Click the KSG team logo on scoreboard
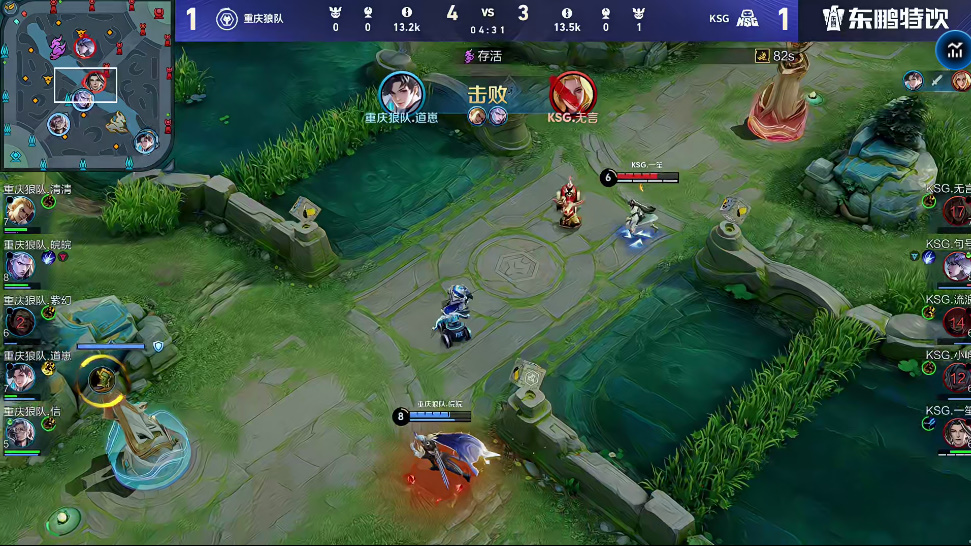This screenshot has width=971, height=546. (x=747, y=19)
